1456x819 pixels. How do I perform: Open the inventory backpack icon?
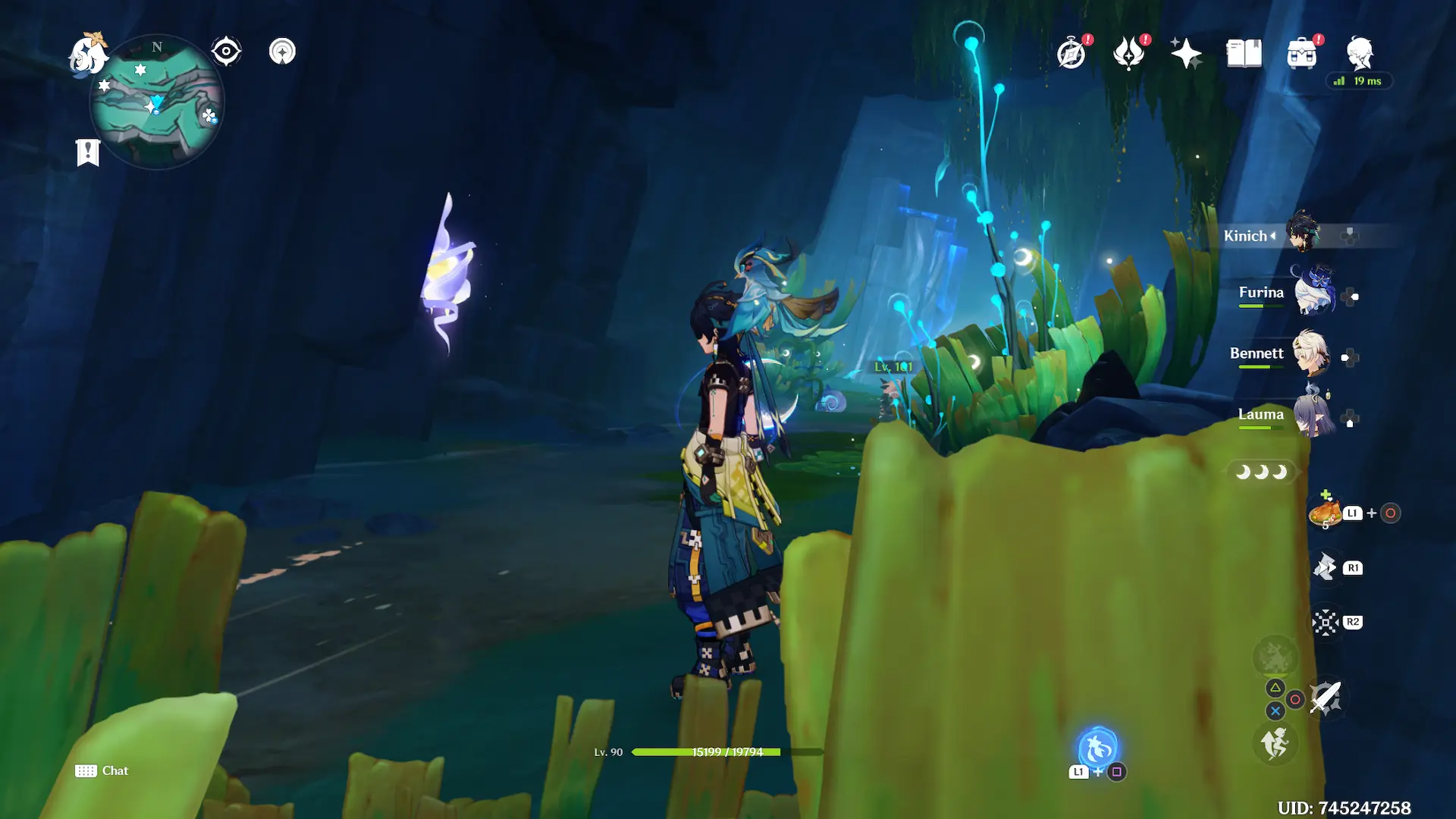(1302, 54)
